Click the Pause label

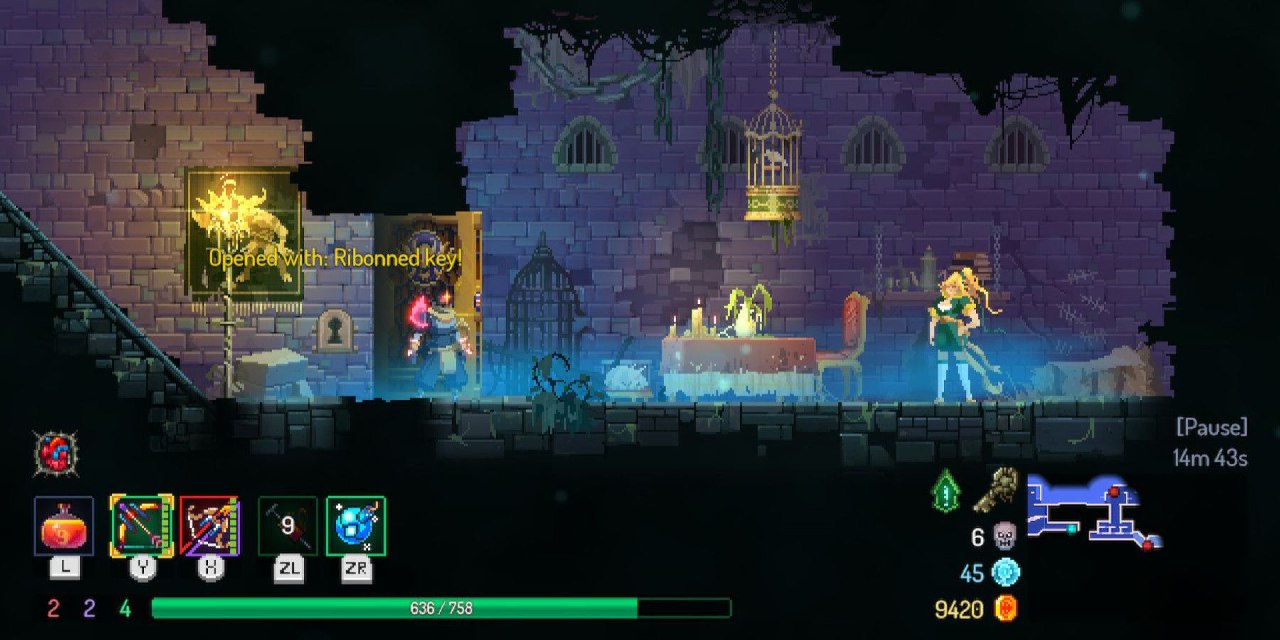click(x=1211, y=427)
